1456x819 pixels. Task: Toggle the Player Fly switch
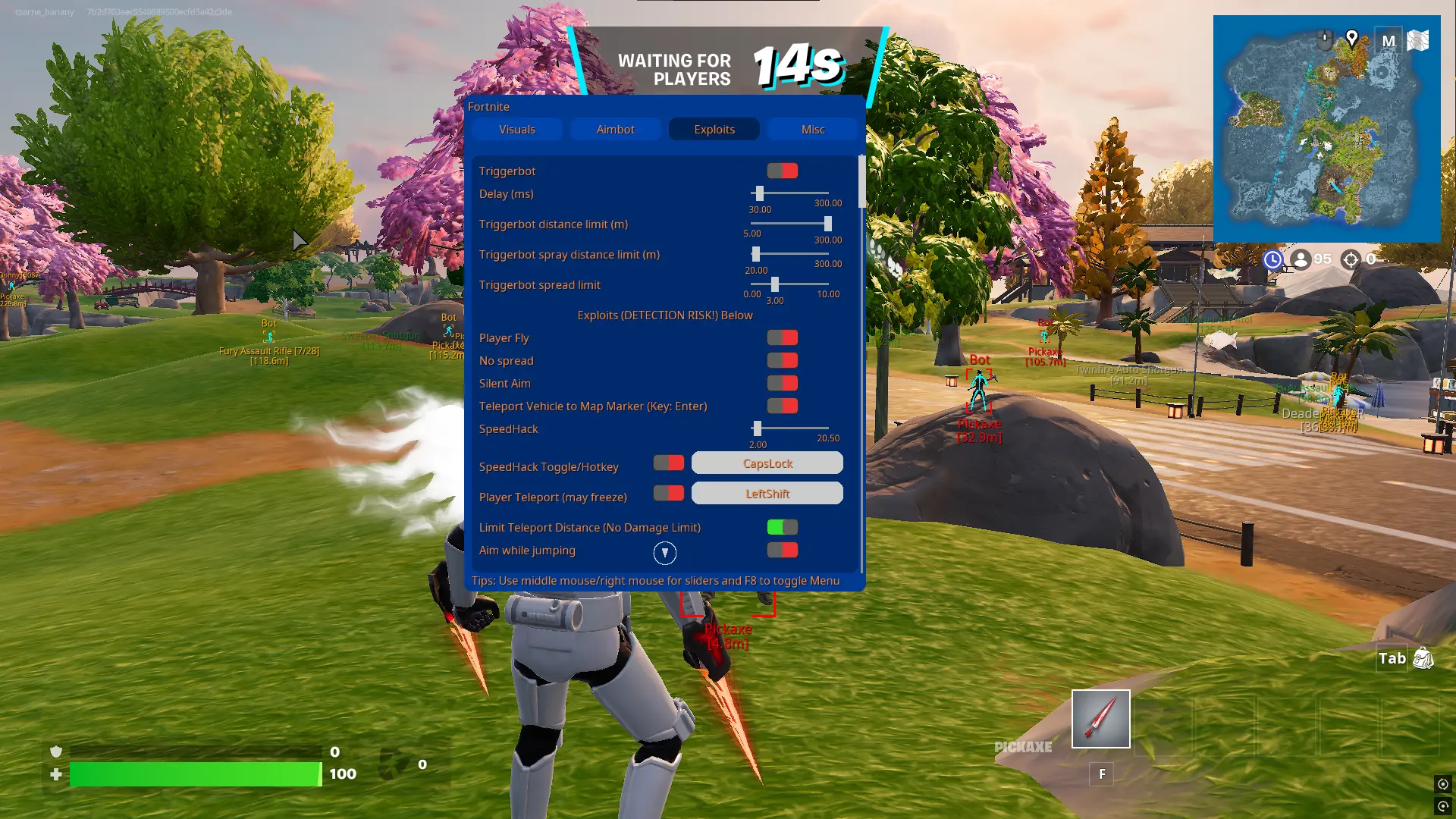[x=782, y=338]
